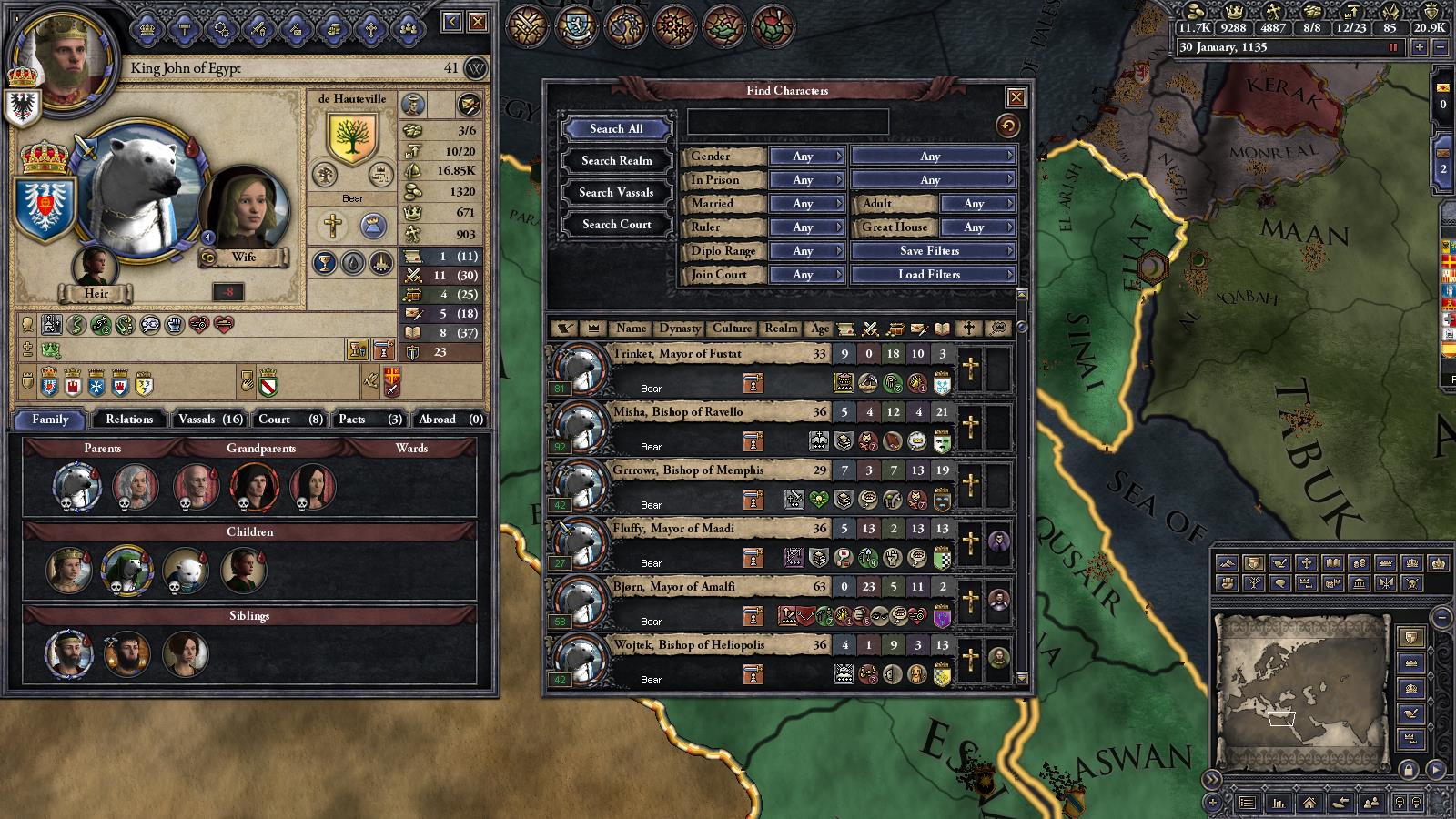The height and width of the screenshot is (819, 1456).
Task: Expand the Great House filter dropdown
Action: pyautogui.click(x=977, y=227)
